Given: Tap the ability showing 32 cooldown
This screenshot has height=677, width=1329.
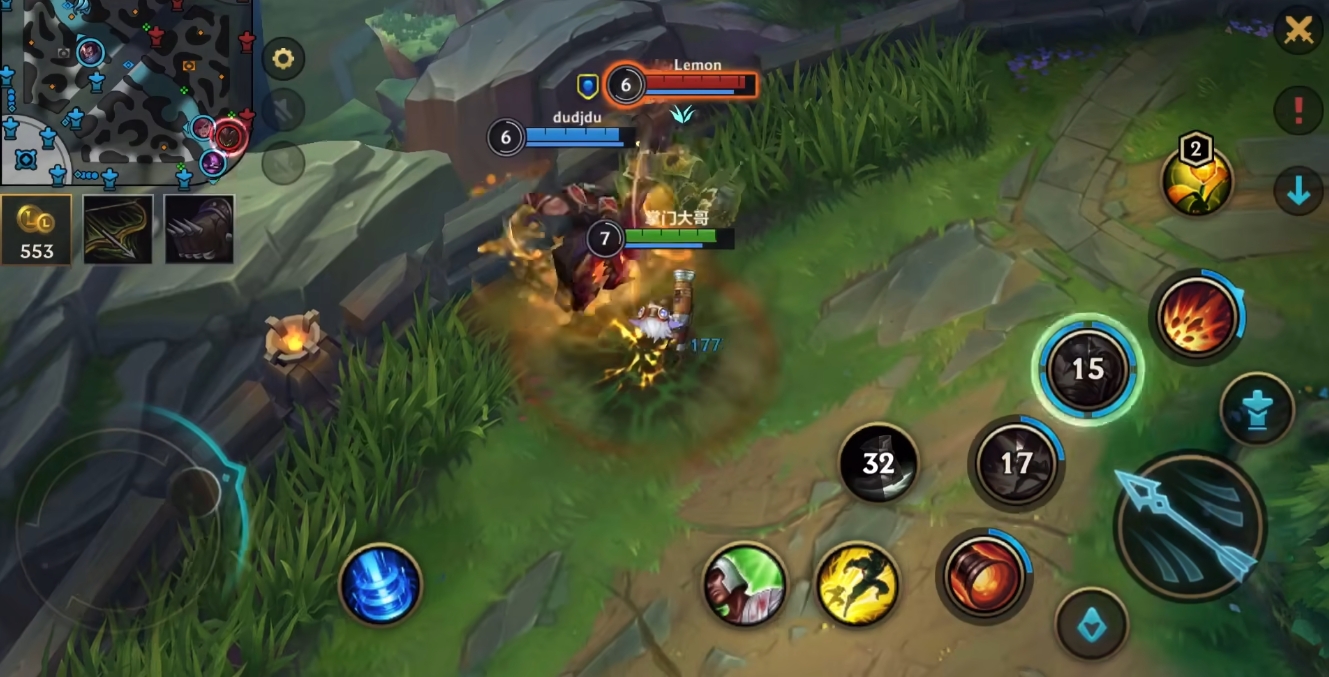Looking at the screenshot, I should coord(878,463).
